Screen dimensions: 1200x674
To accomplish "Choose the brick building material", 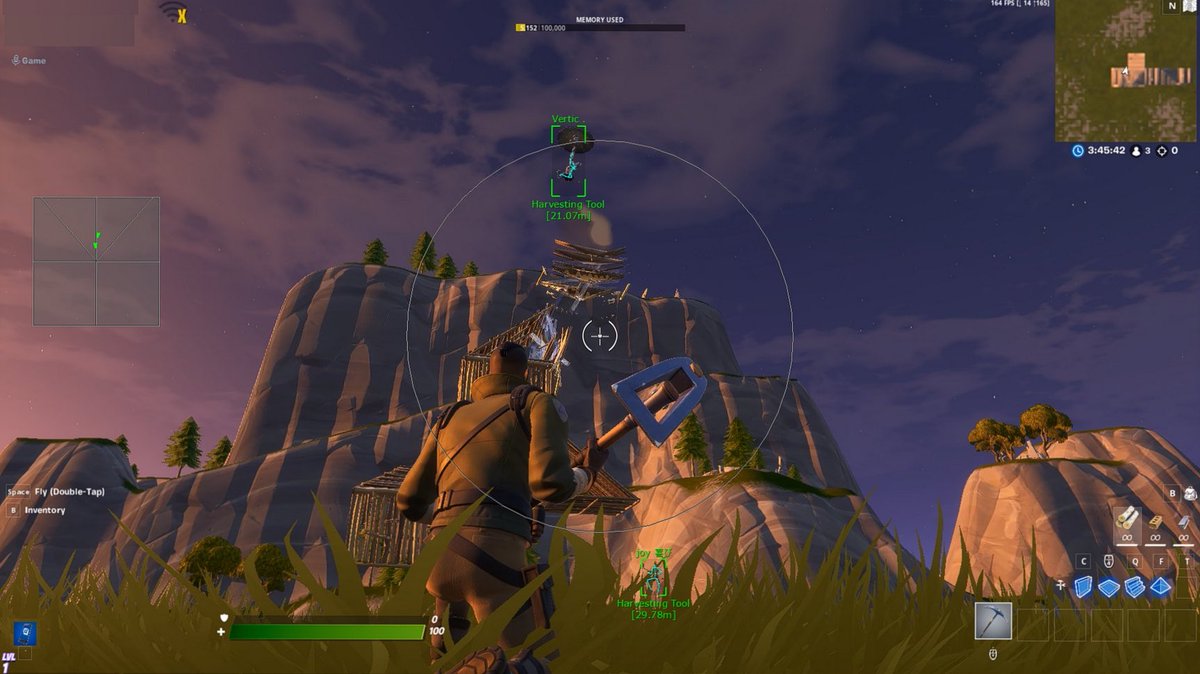I will pyautogui.click(x=1156, y=520).
